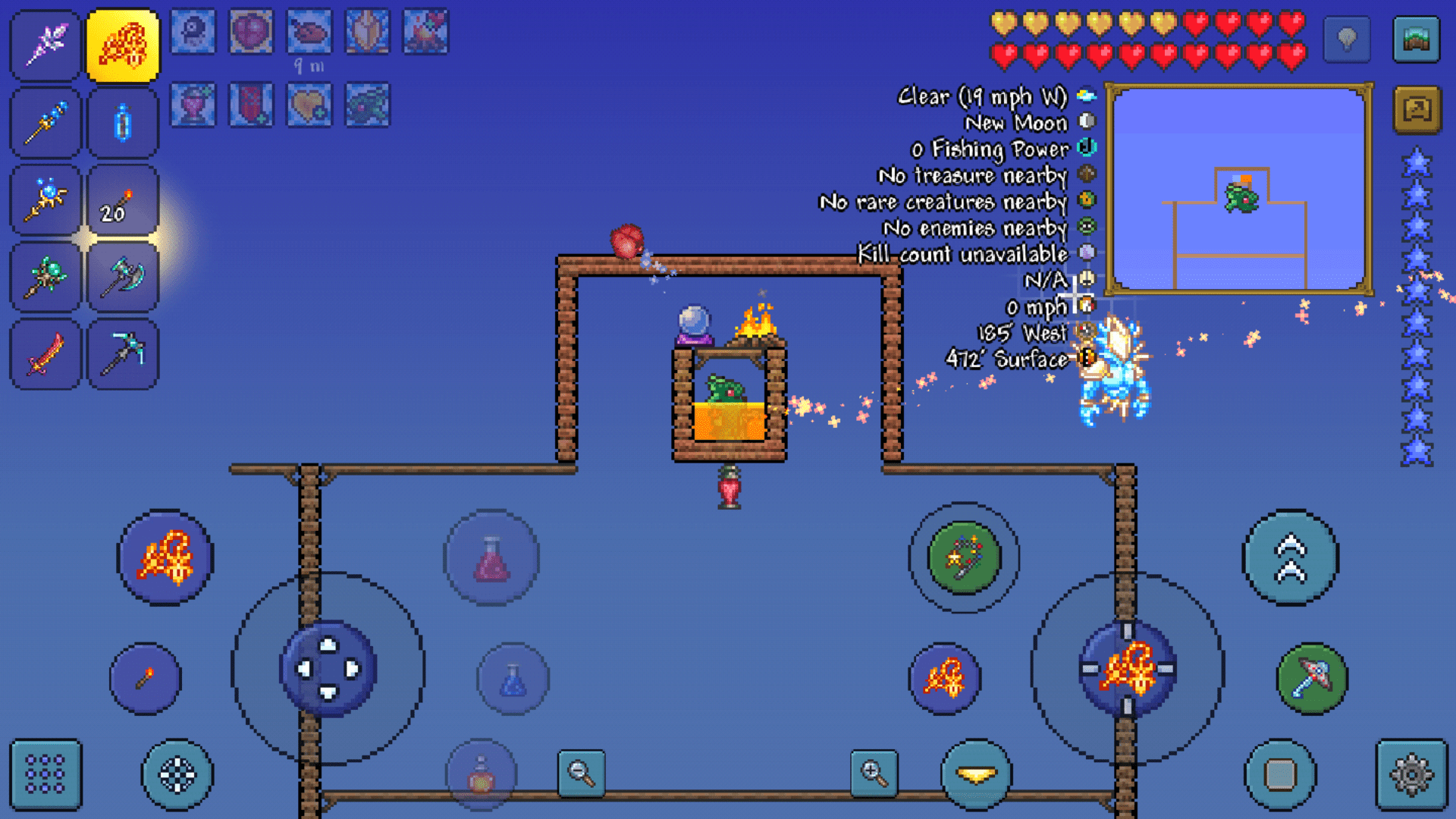This screenshot has width=1456, height=819.
Task: Open the full world map icon top right
Action: click(x=1420, y=39)
